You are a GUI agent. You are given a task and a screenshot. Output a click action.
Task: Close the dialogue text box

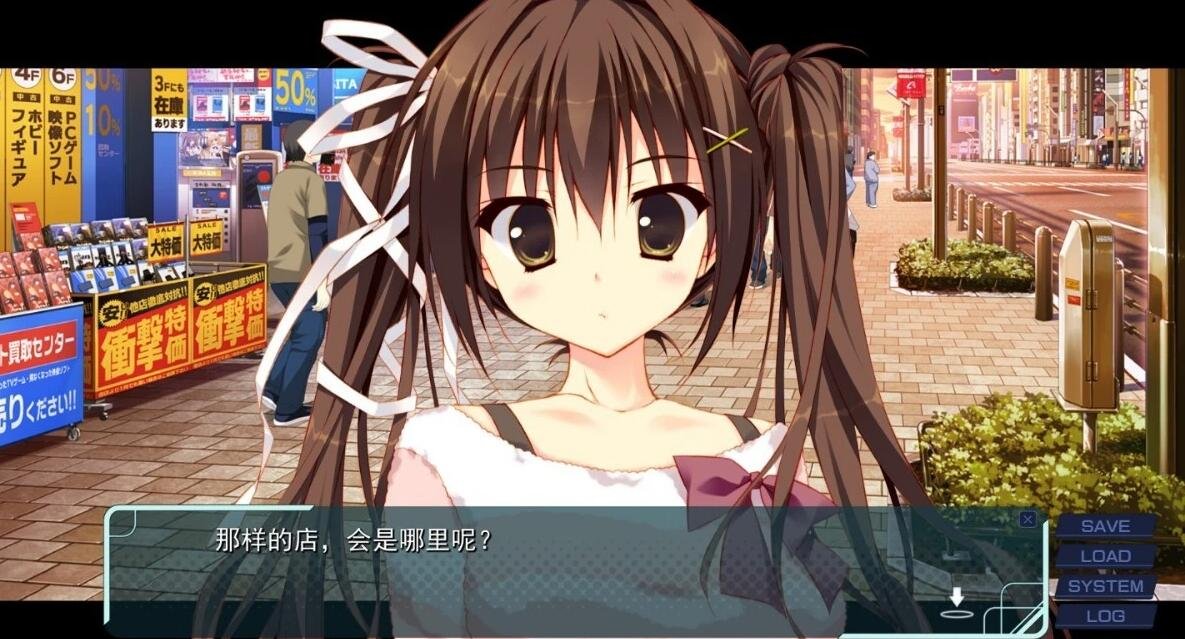(x=1027, y=519)
